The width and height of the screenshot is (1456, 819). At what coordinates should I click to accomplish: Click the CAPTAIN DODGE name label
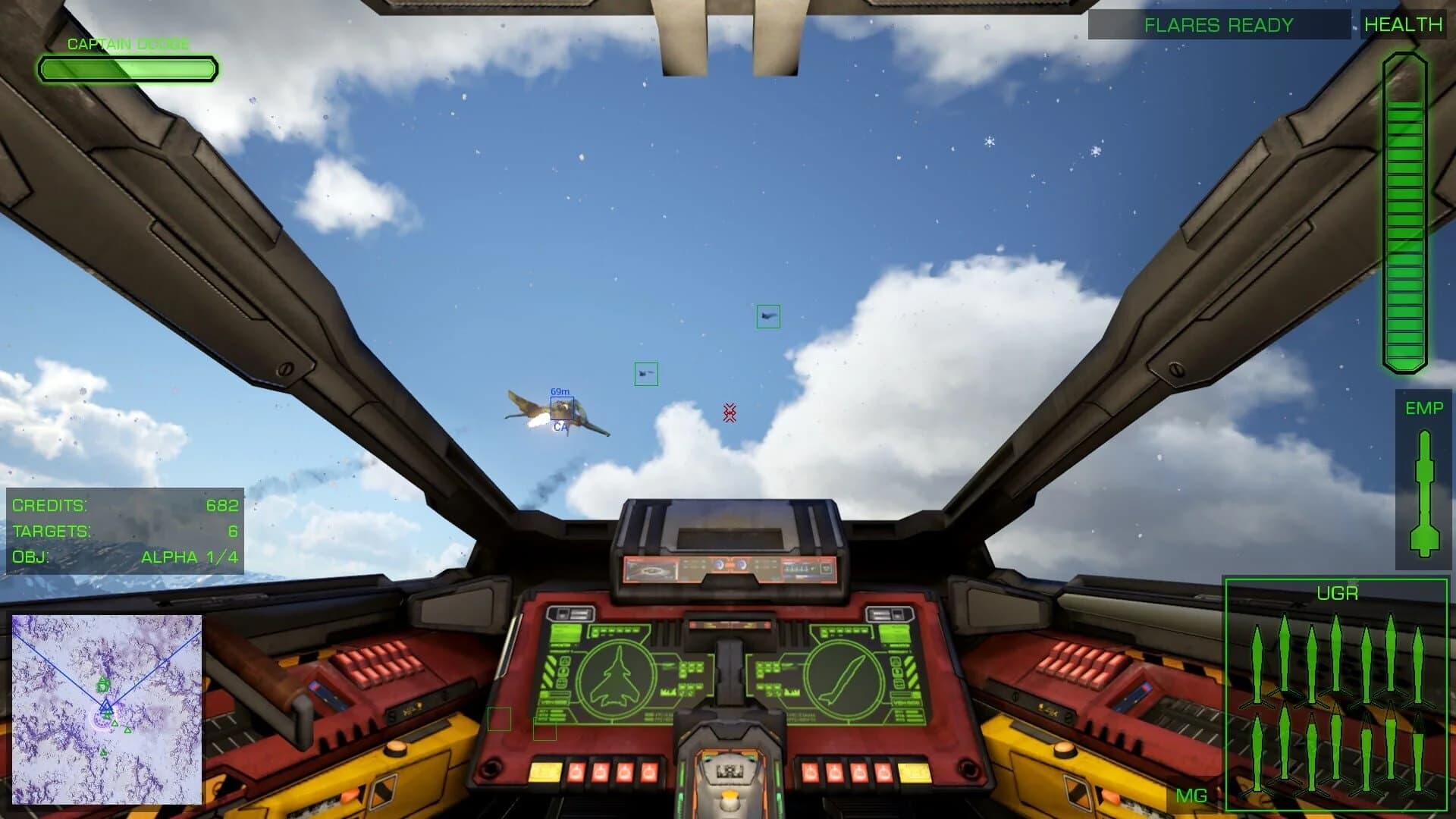127,43
